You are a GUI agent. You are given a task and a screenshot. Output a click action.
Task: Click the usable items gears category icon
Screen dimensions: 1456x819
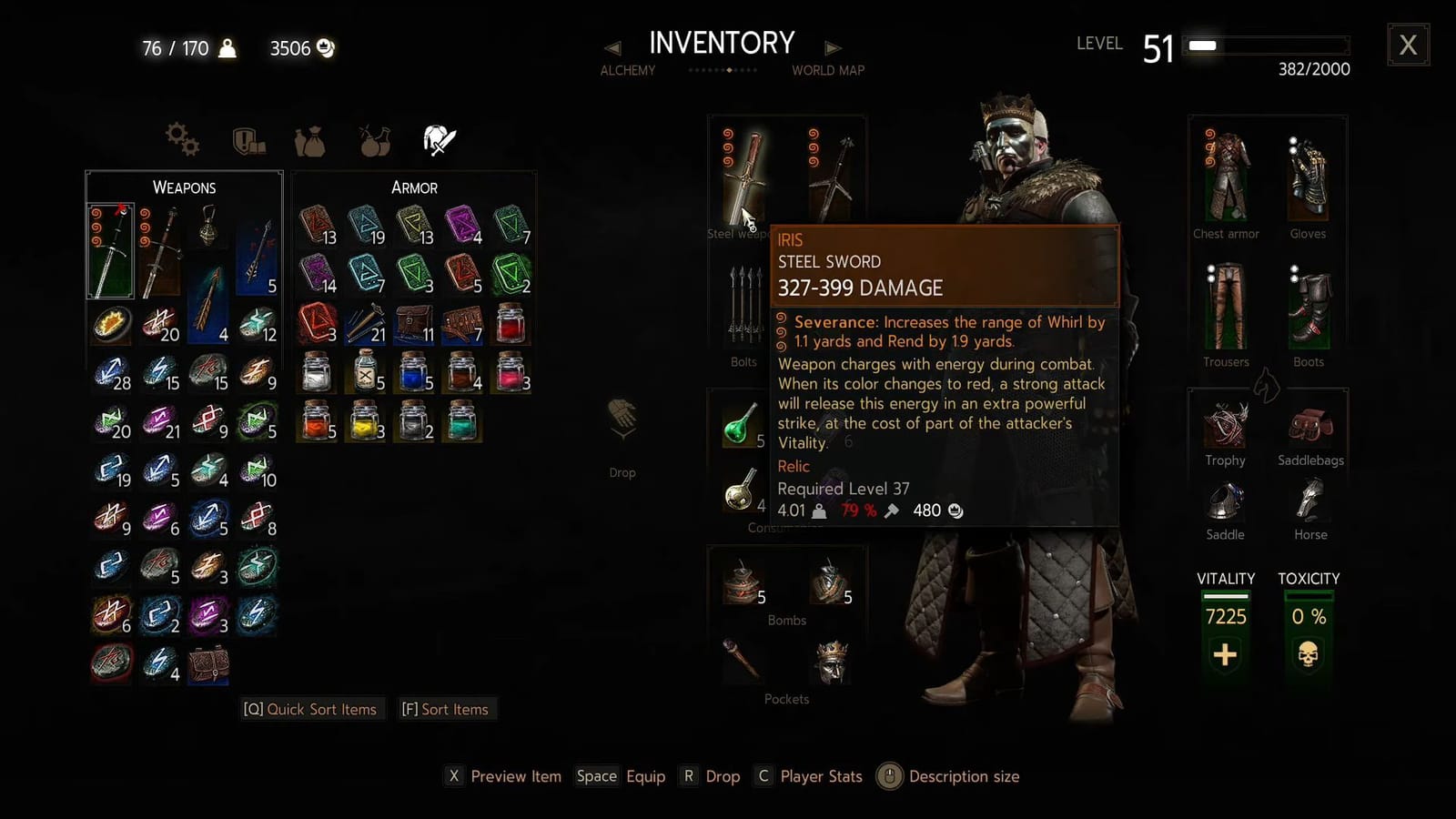[183, 138]
